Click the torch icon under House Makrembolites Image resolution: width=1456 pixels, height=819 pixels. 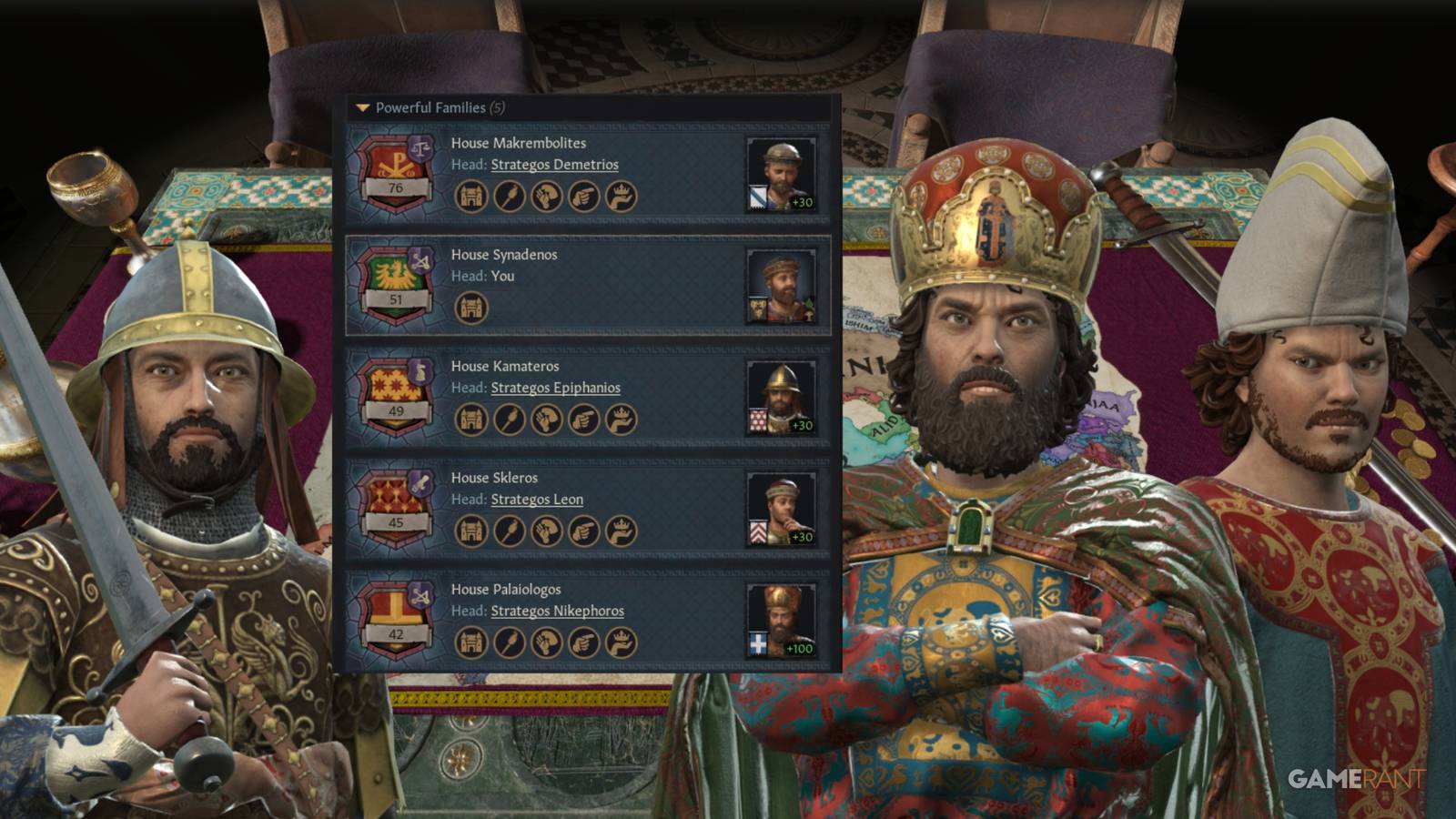(508, 194)
